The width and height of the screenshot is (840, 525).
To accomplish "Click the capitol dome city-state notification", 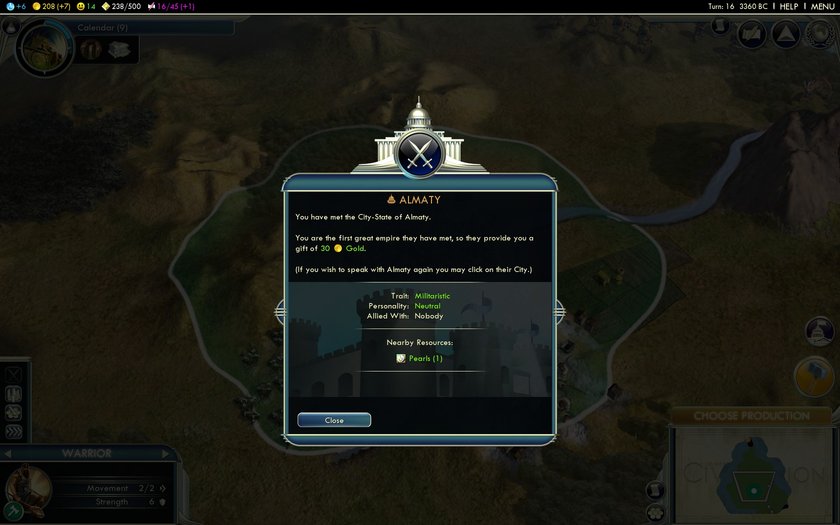I will [820, 332].
